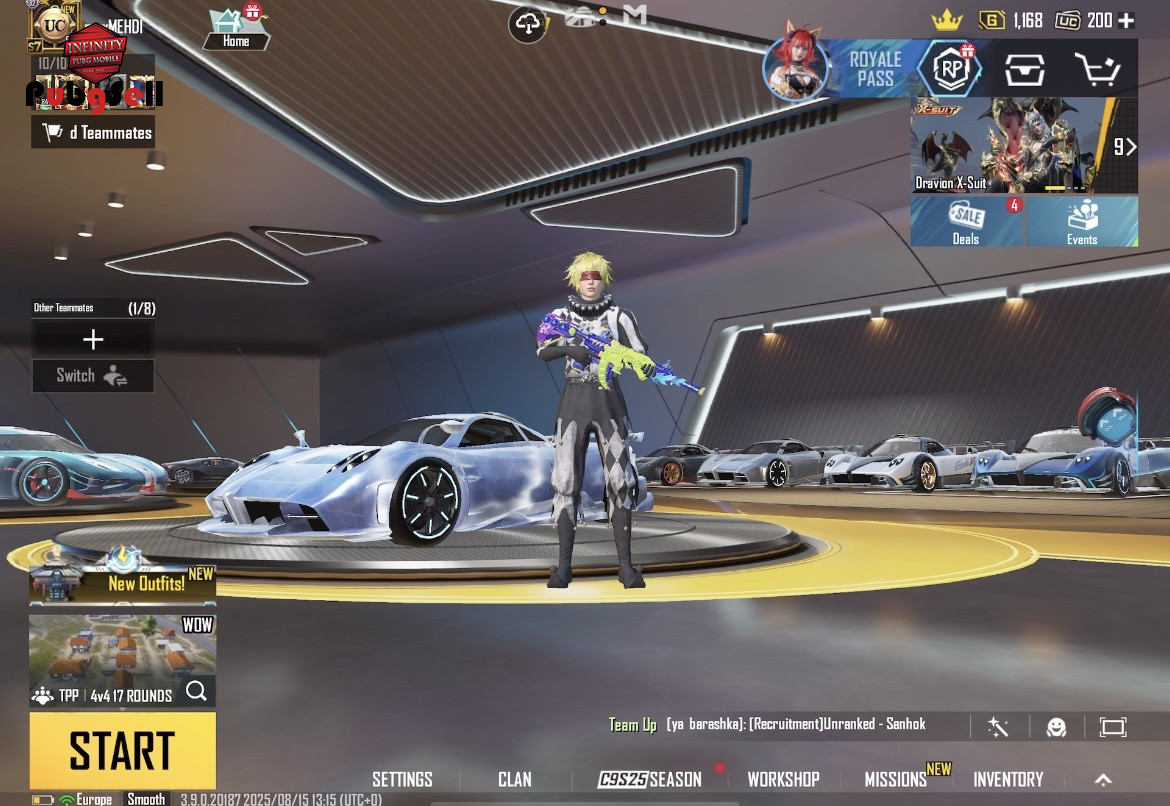Open the Missions menu
Screen dimensions: 1170x806
(x=896, y=780)
